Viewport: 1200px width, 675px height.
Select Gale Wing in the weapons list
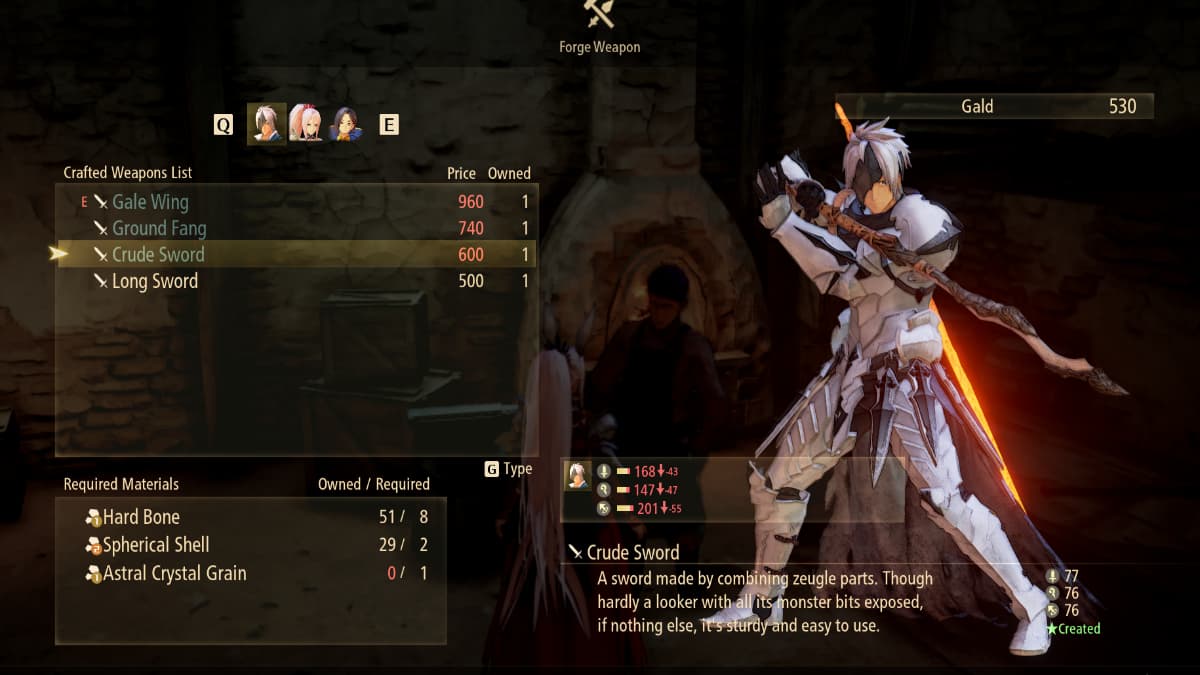[x=150, y=202]
